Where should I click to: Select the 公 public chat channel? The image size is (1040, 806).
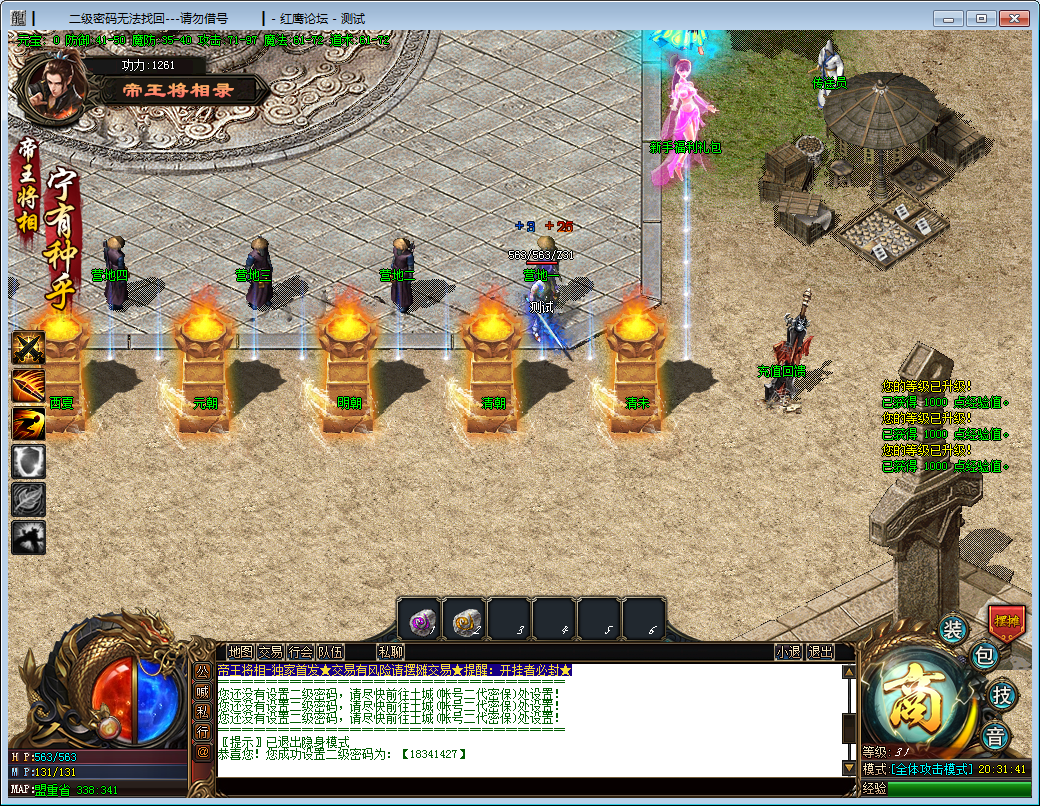coord(202,671)
